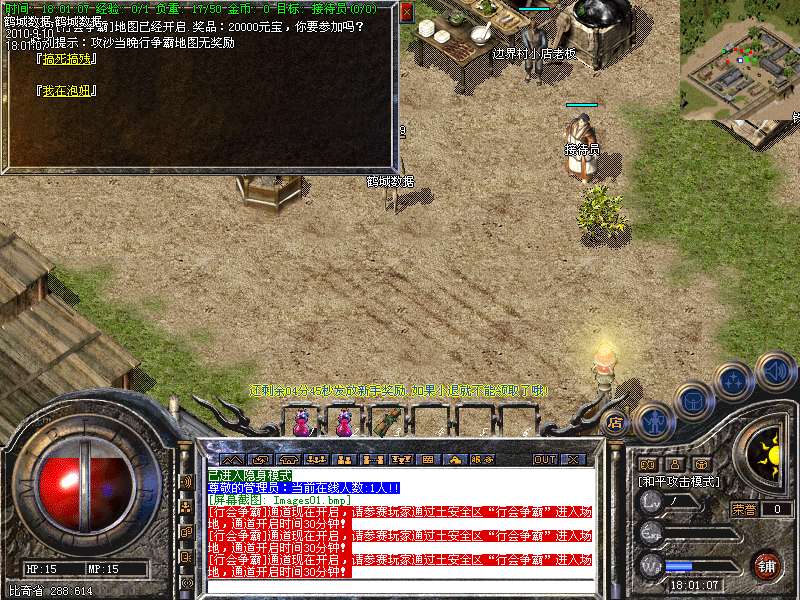
Task: Toggle sound with the speaker button
Action: (x=775, y=372)
